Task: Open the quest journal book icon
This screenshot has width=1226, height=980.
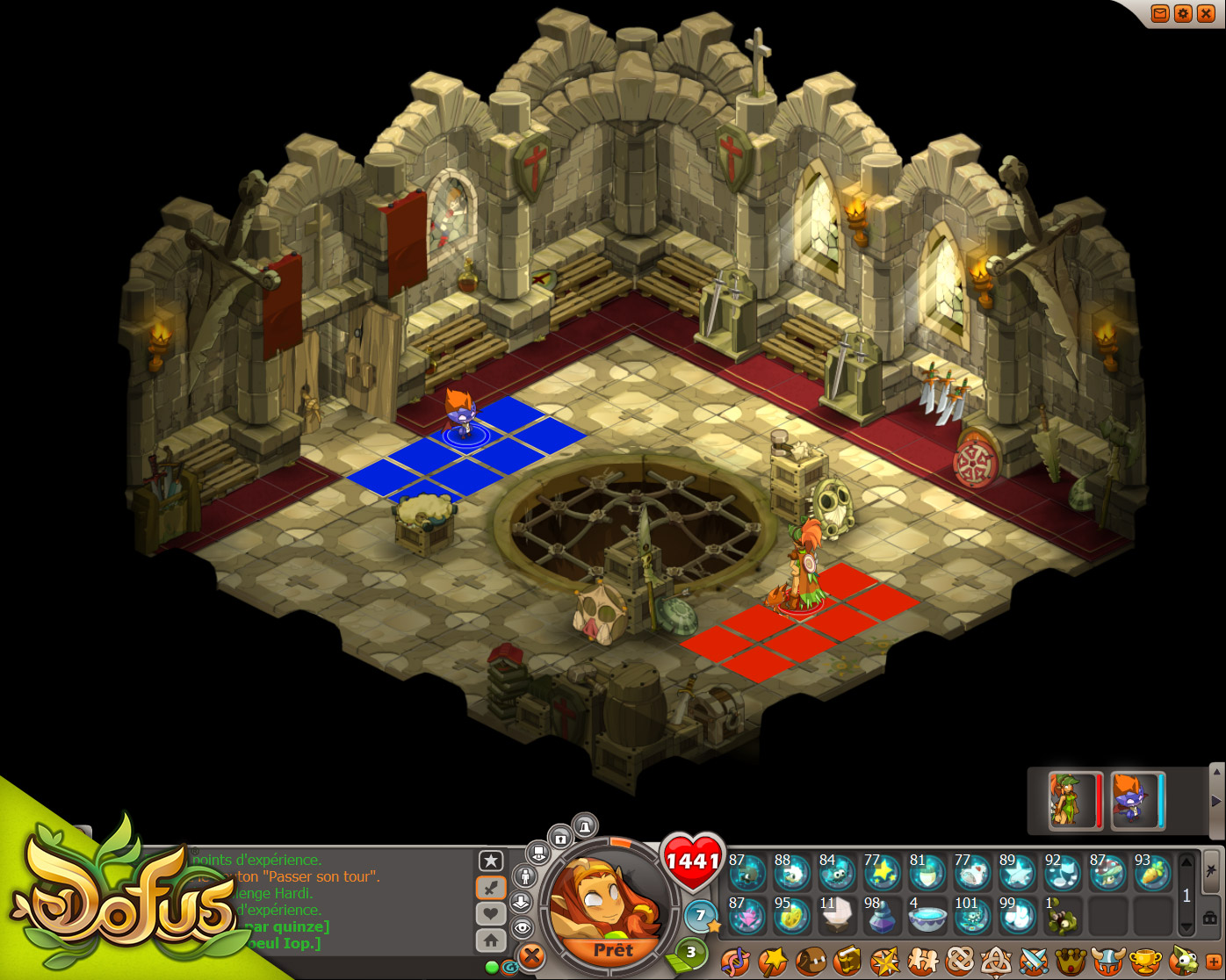Action: (849, 962)
